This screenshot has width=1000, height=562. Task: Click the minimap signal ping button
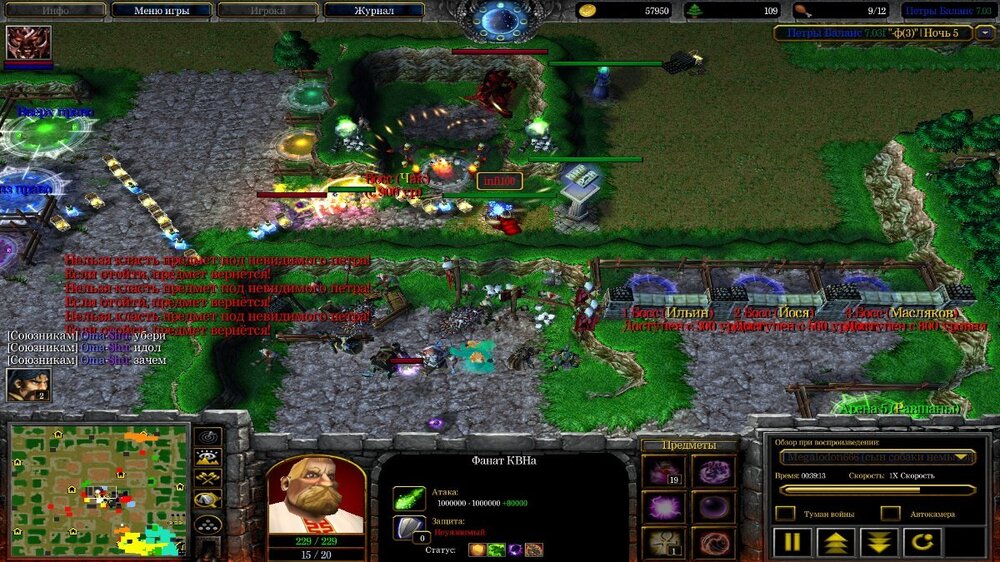[208, 437]
